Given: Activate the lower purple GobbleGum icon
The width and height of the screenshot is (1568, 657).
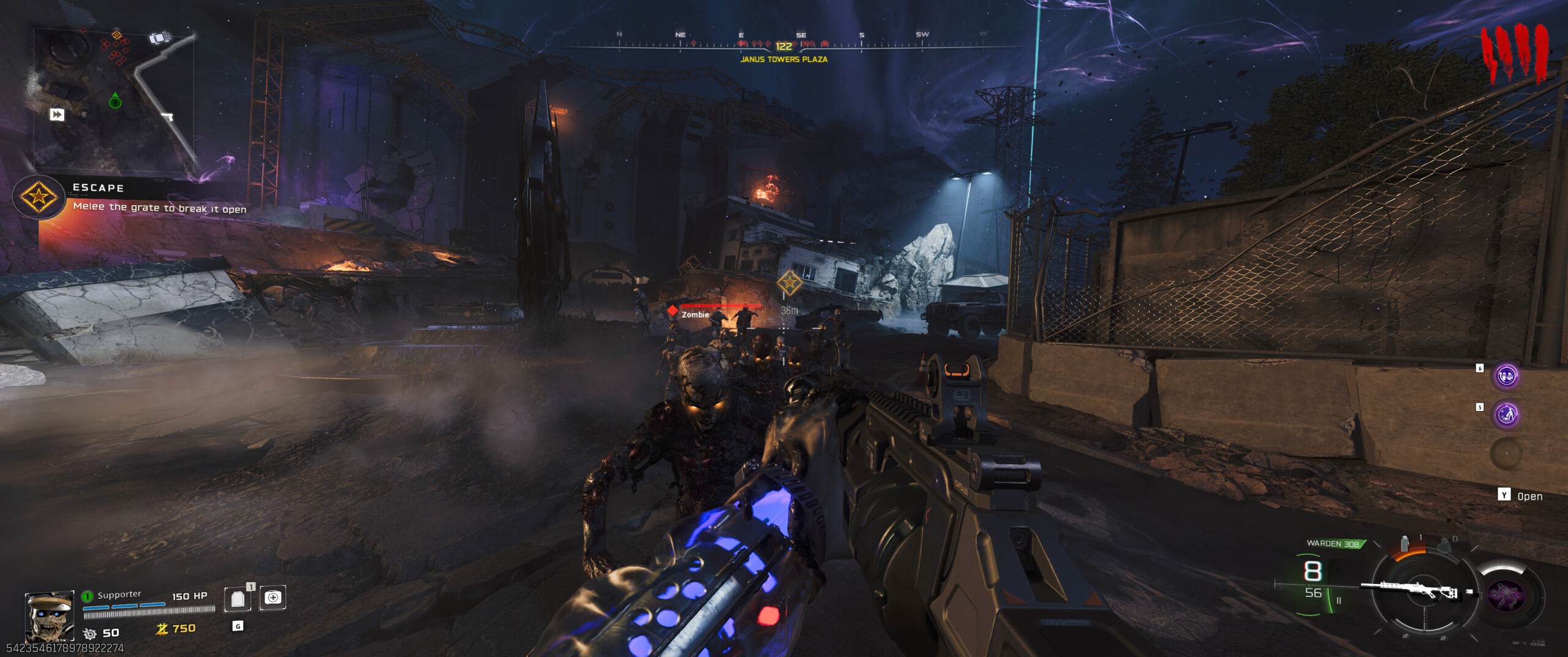Looking at the screenshot, I should click(x=1506, y=415).
